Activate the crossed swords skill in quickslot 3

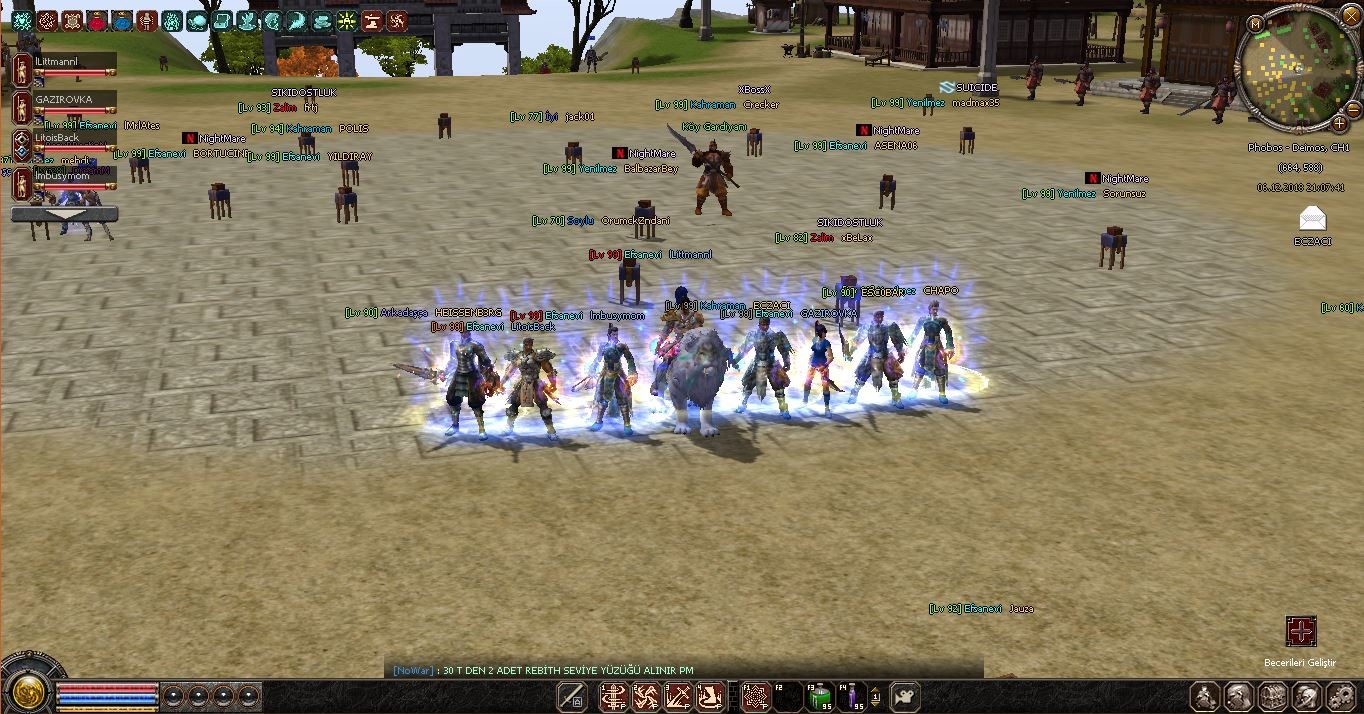click(679, 697)
